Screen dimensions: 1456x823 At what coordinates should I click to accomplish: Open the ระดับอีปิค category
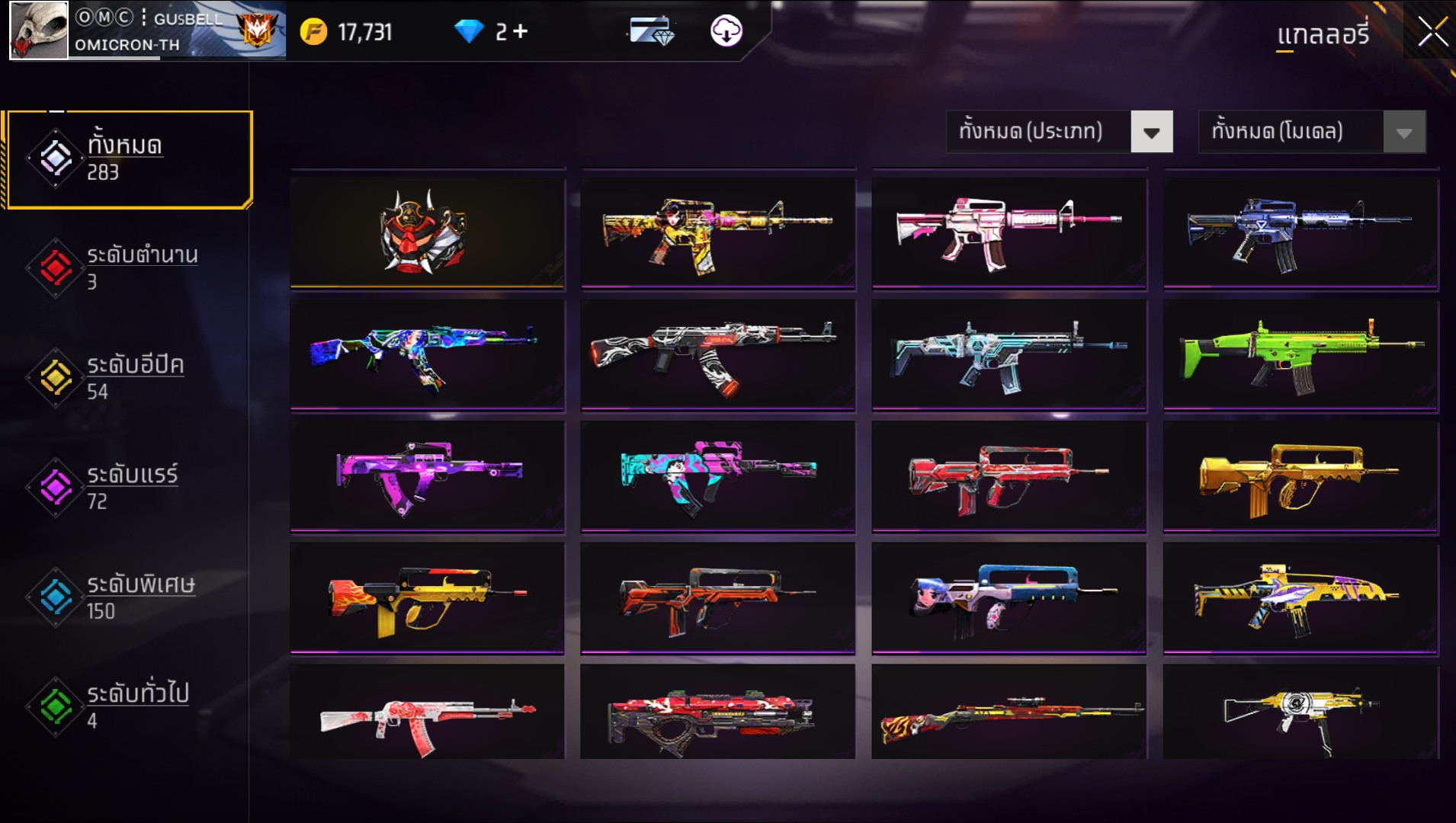click(x=130, y=378)
